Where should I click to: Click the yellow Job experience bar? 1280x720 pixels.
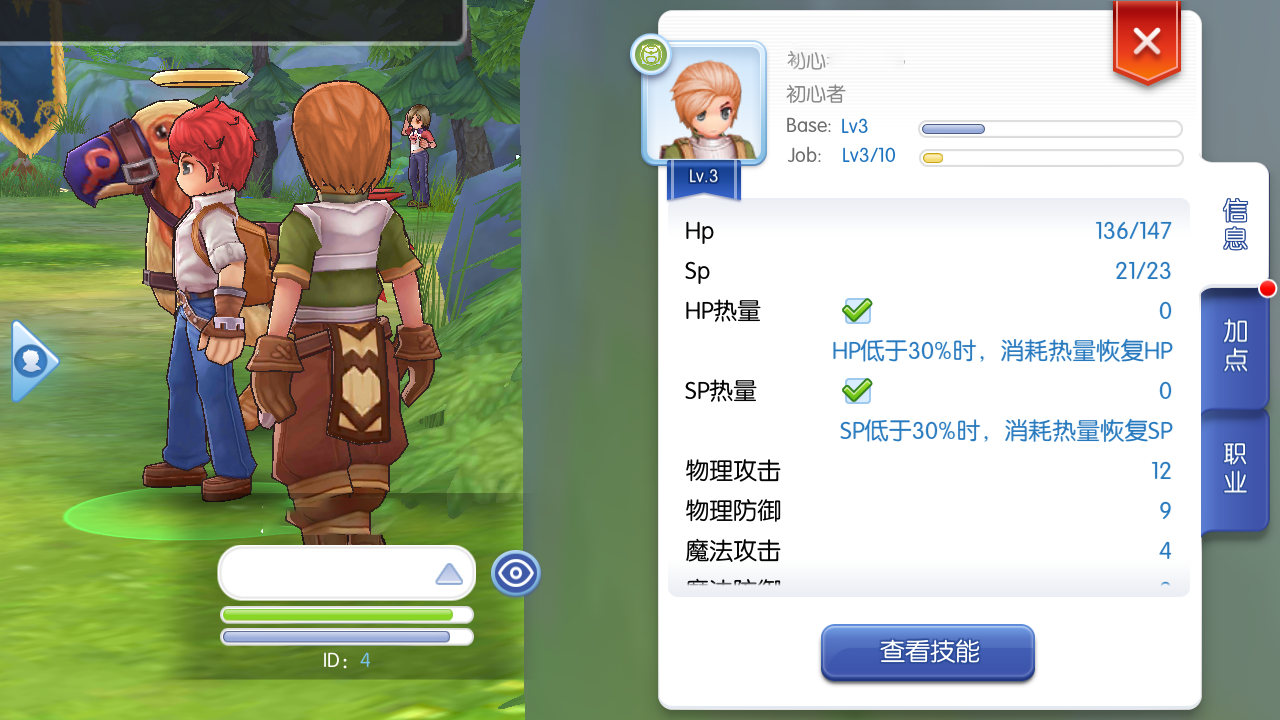1050,158
